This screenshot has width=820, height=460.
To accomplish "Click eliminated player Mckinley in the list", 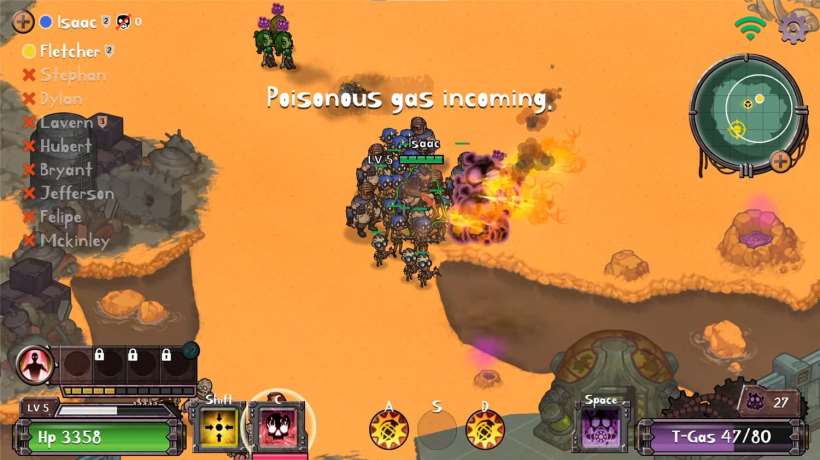I will pyautogui.click(x=74, y=240).
